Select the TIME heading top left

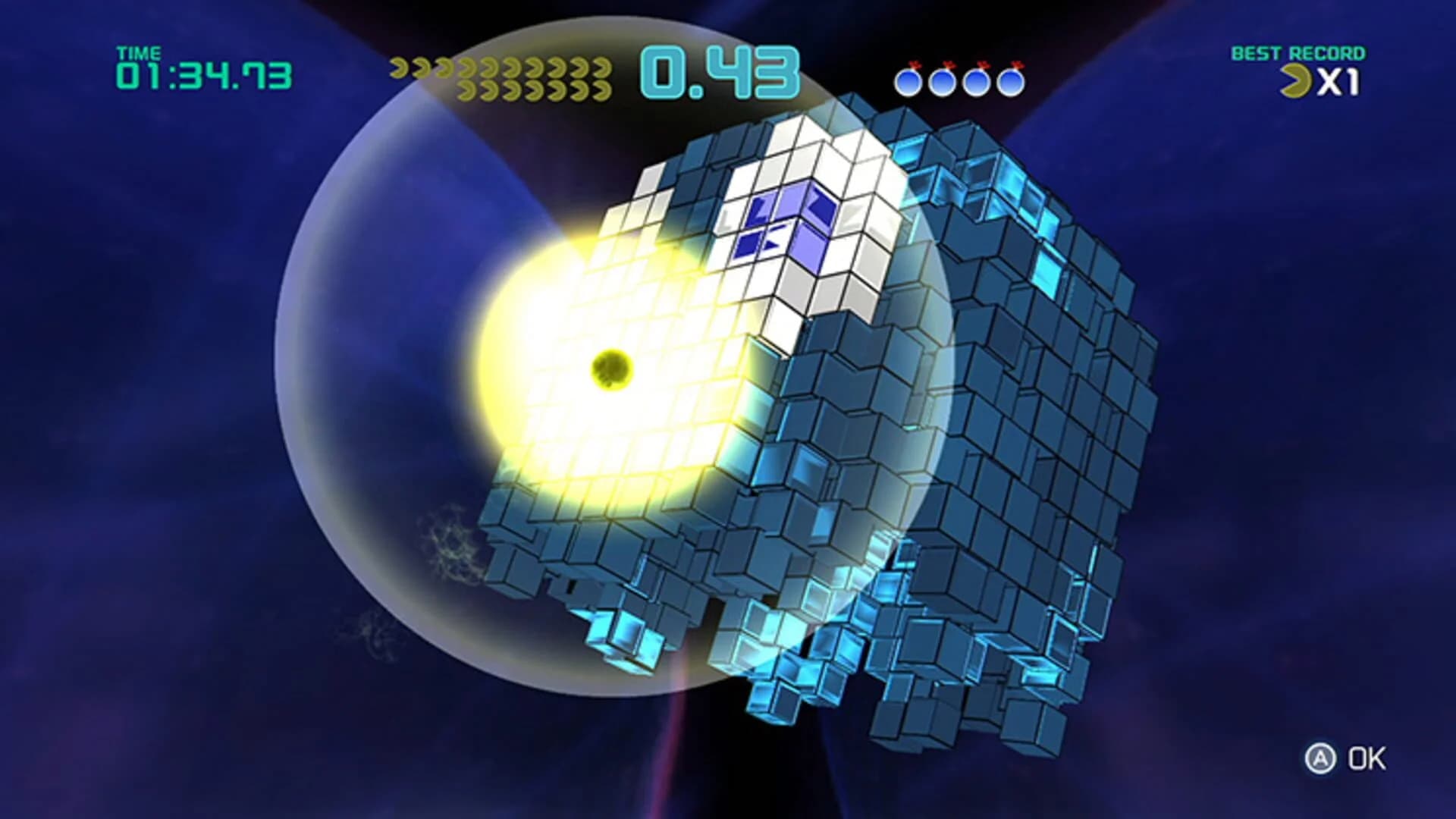(138, 52)
